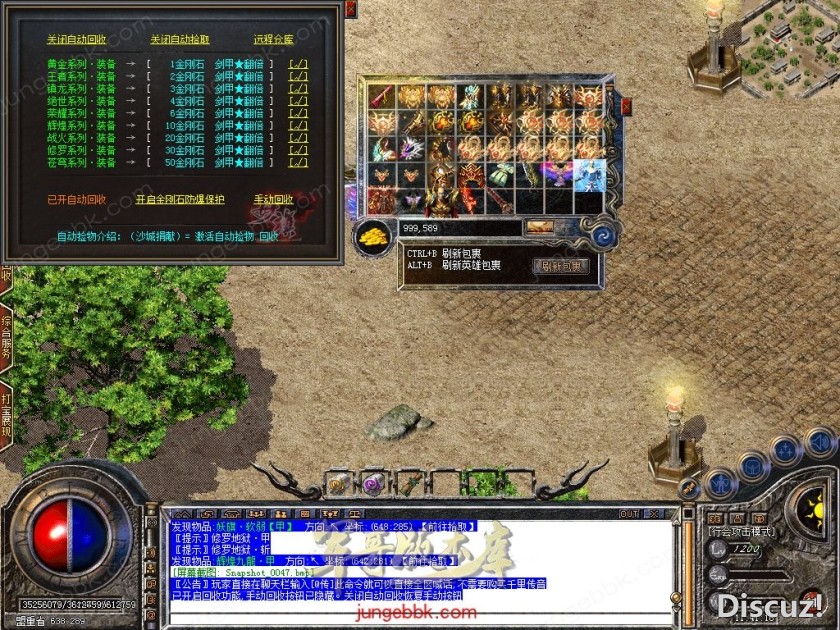Toggle the checkmark for 苍穹系列 equipment
The width and height of the screenshot is (840, 630).
click(x=298, y=163)
